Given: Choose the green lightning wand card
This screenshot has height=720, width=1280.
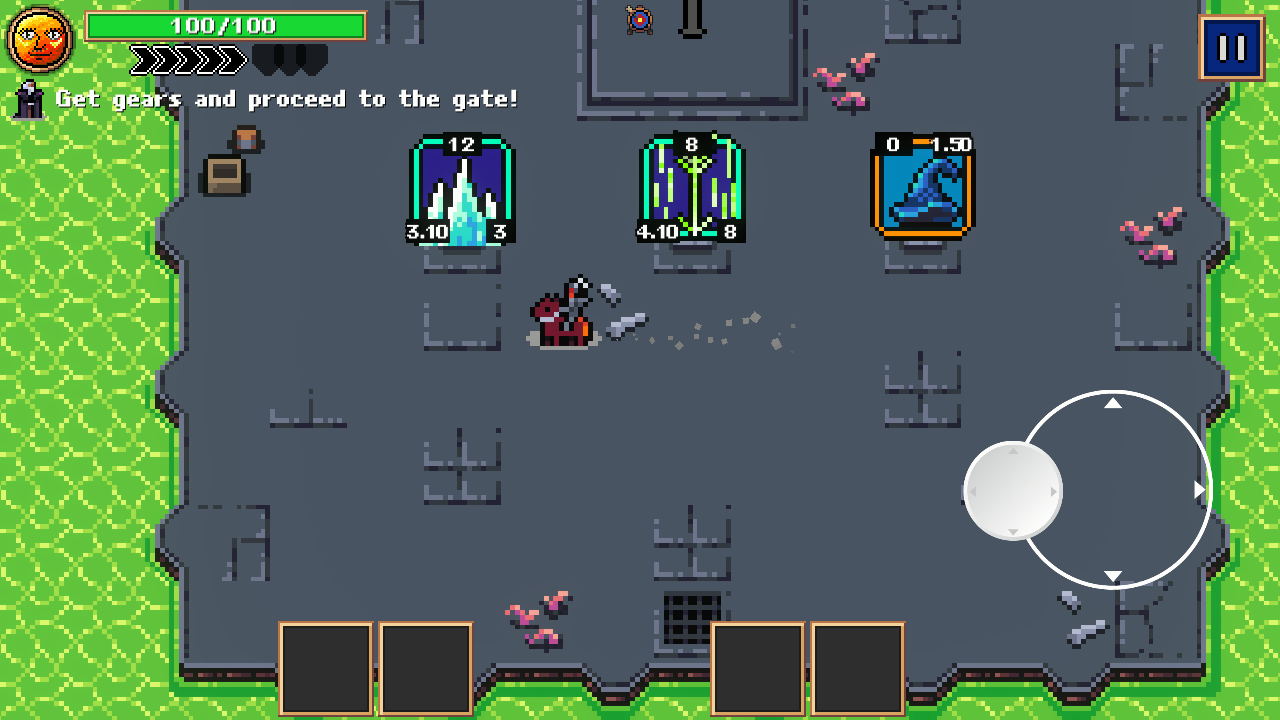Looking at the screenshot, I should click(692, 192).
